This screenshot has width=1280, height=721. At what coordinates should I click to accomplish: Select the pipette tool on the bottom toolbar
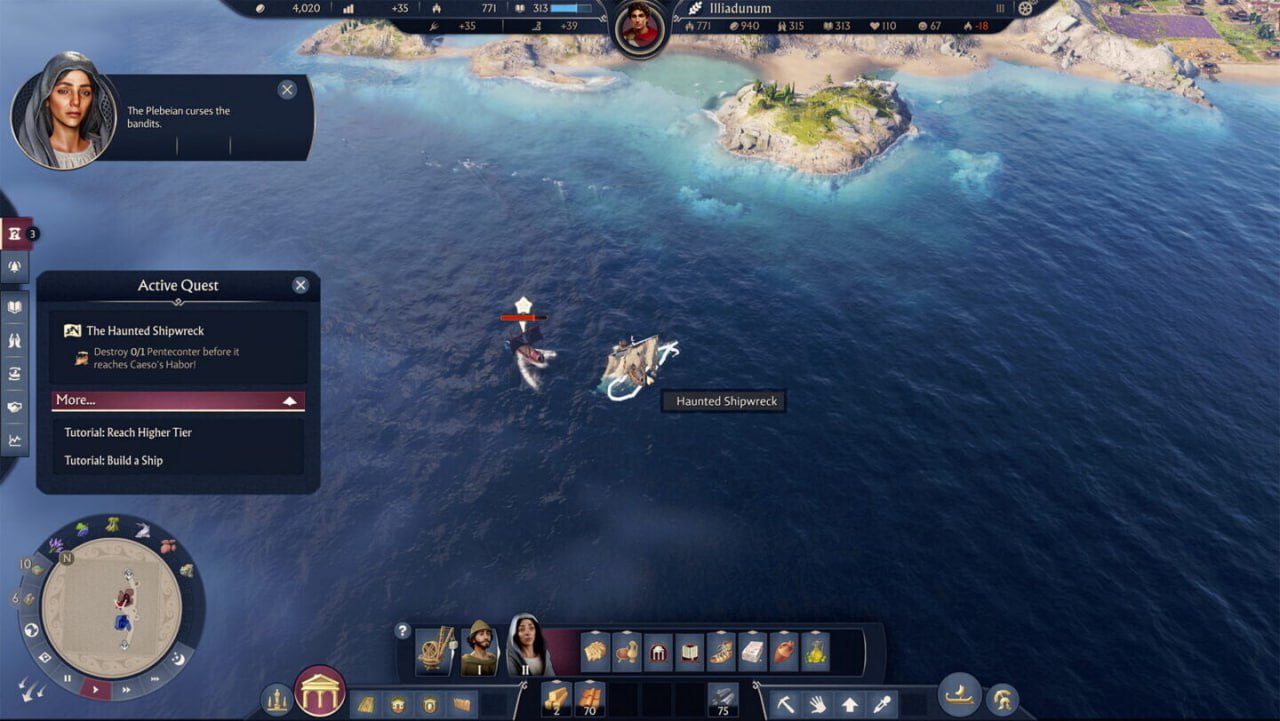click(x=880, y=704)
